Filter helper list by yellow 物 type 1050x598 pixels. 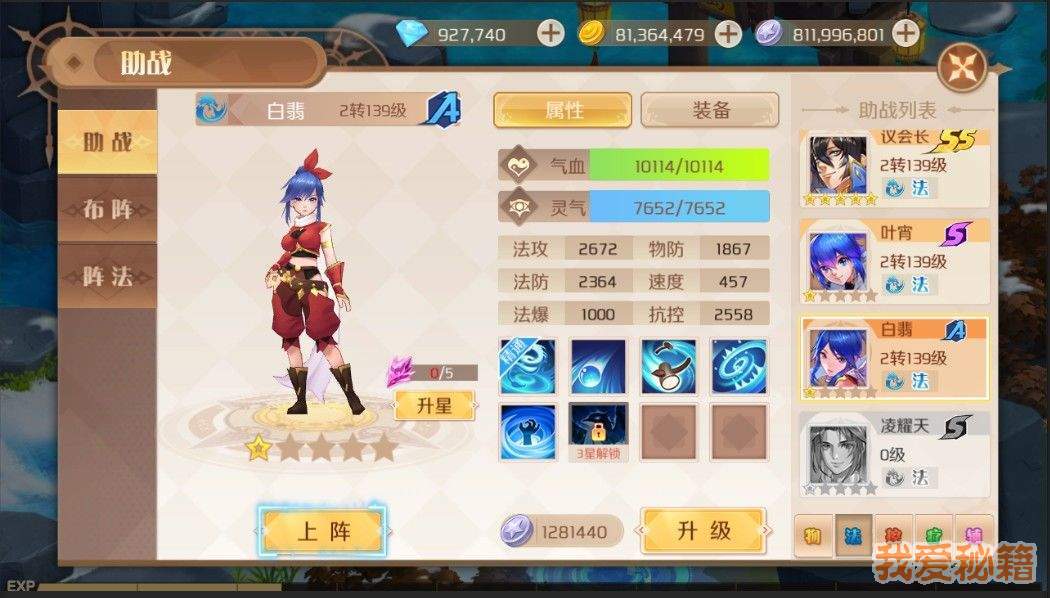[812, 537]
